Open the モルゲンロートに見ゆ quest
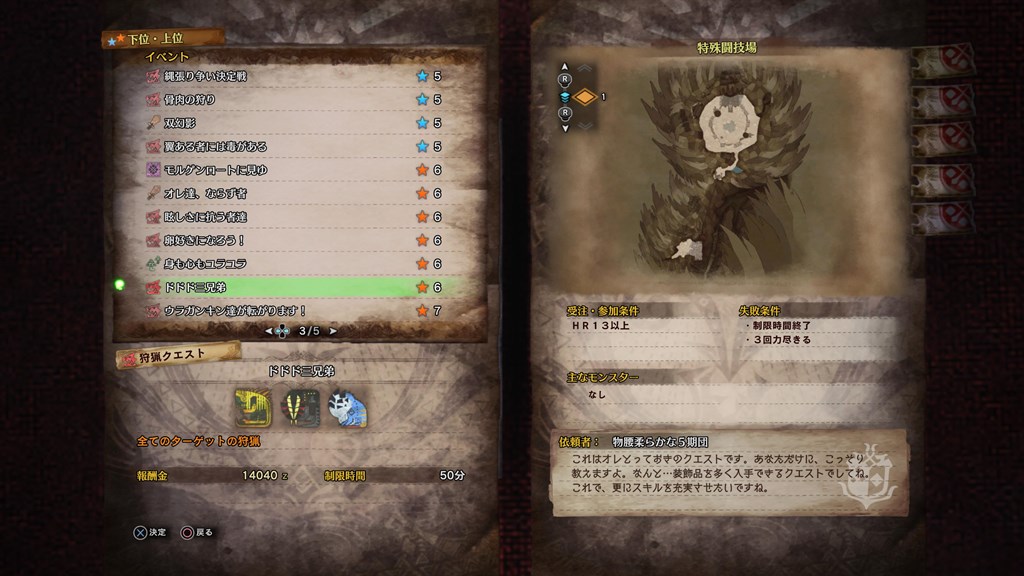Screen dimensions: 1024x576 tap(290, 170)
